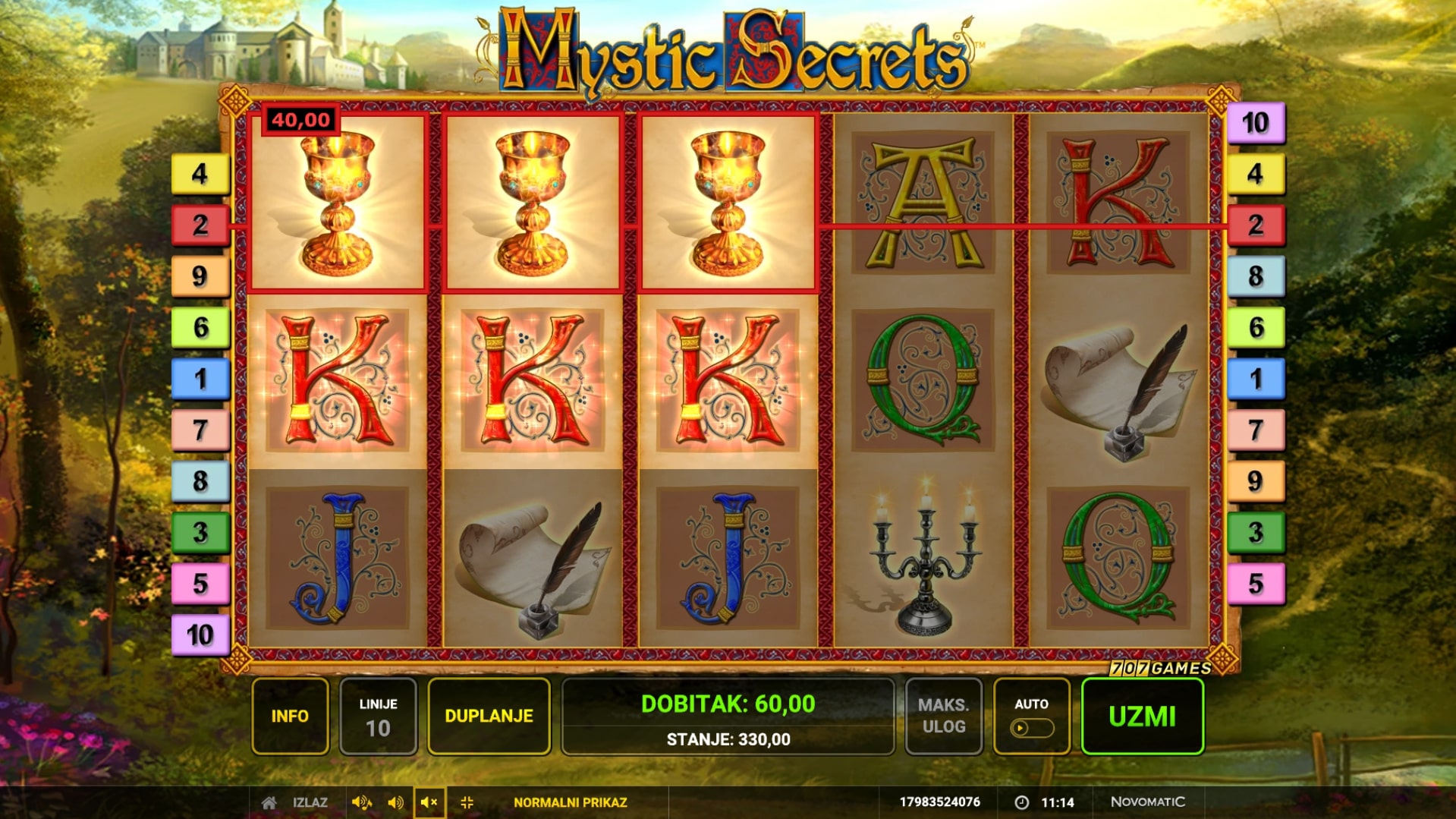Collect the win with UZMI
This screenshot has height=819, width=1456.
coord(1142,716)
